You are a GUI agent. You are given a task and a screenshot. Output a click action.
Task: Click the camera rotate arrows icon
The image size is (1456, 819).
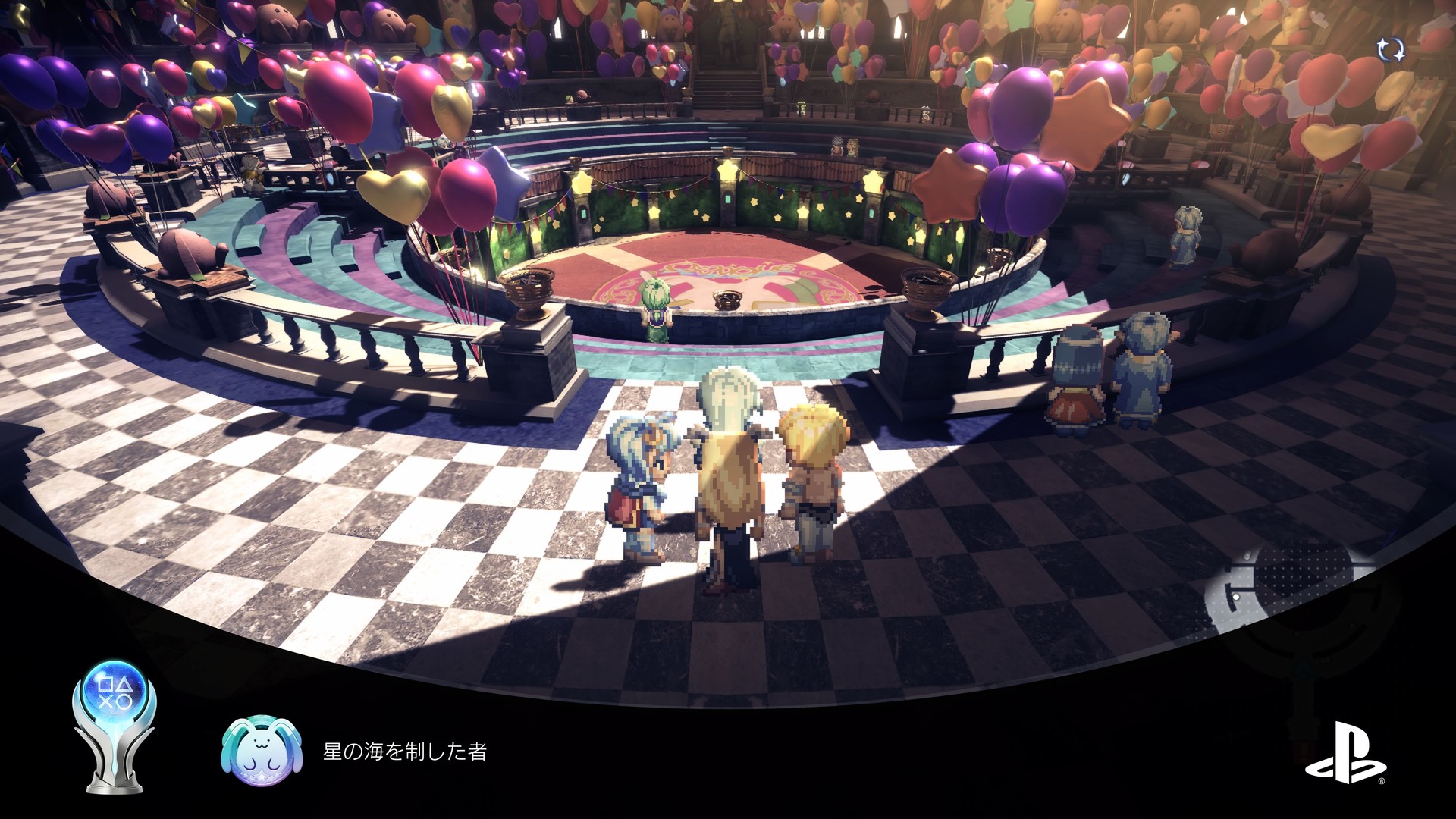point(1391,50)
